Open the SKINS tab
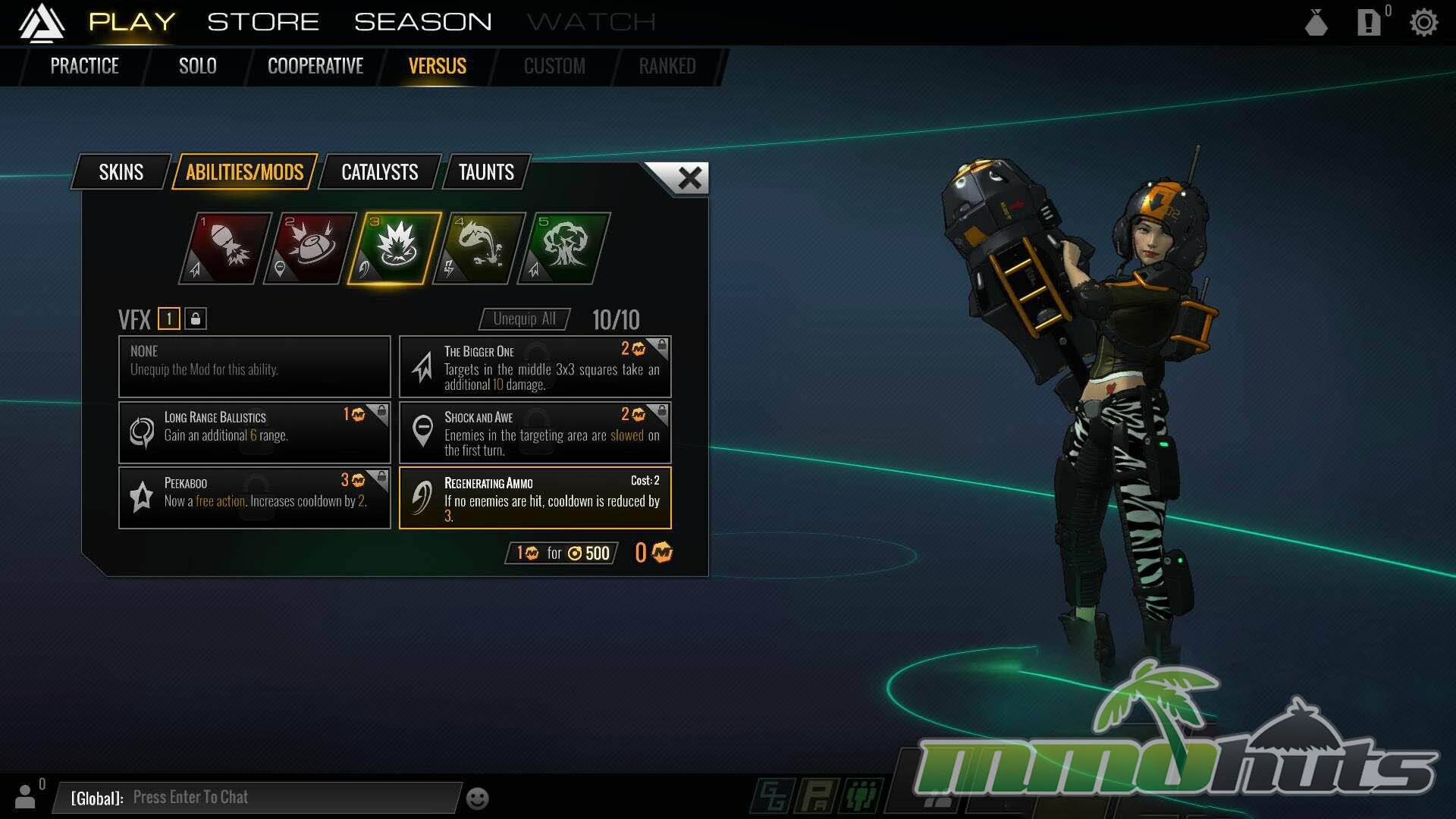The height and width of the screenshot is (819, 1456). coord(121,172)
